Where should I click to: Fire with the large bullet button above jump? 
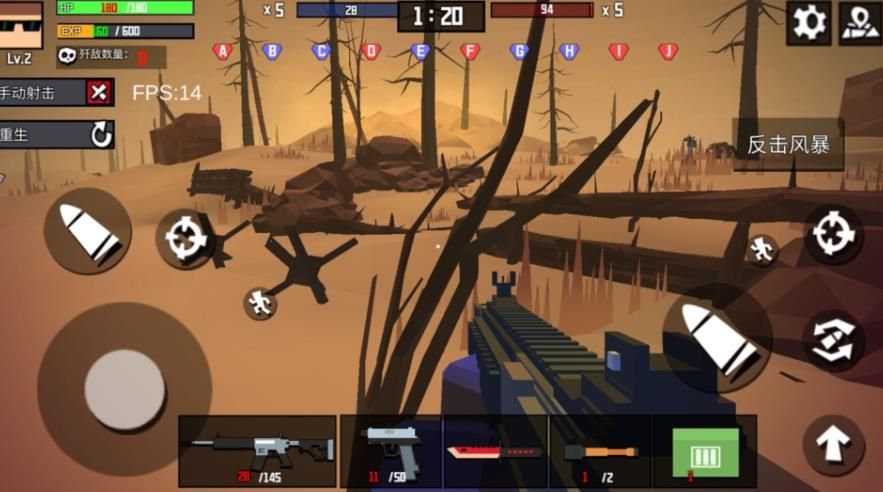coord(717,339)
